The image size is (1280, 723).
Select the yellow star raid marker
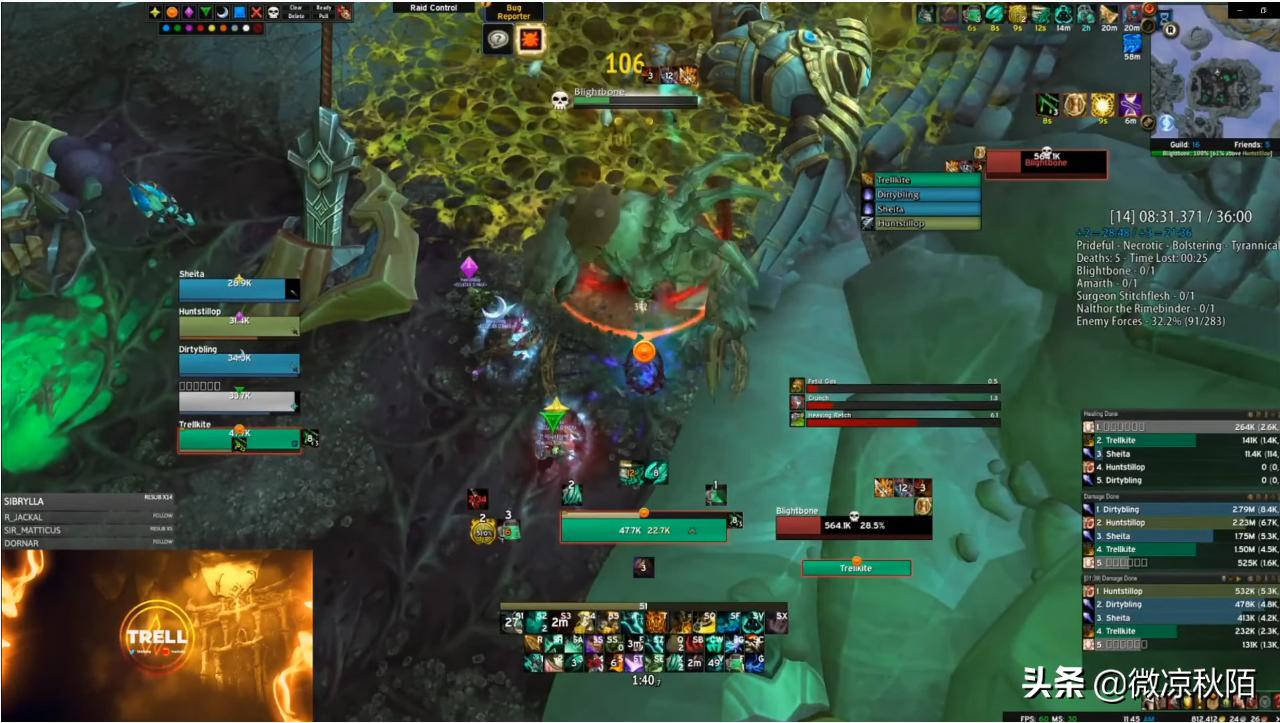(155, 12)
